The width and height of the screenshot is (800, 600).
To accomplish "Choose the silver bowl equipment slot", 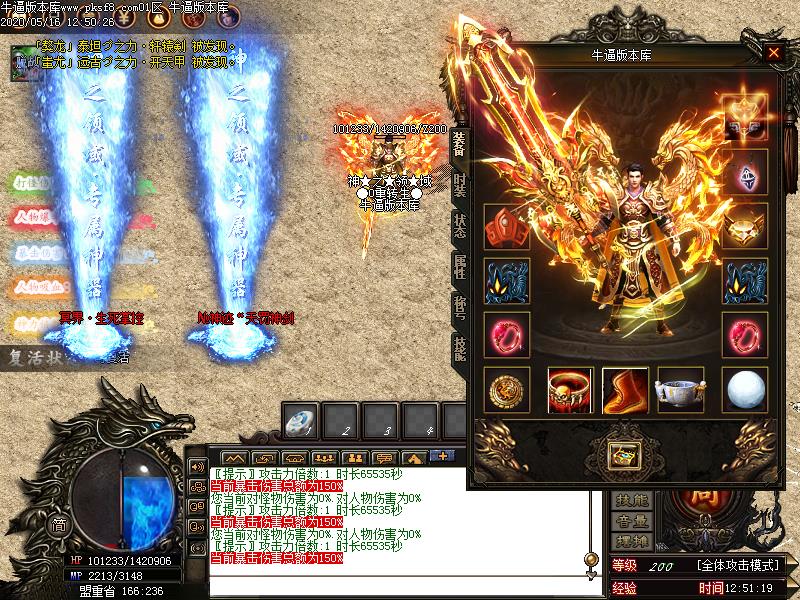I will tap(681, 390).
